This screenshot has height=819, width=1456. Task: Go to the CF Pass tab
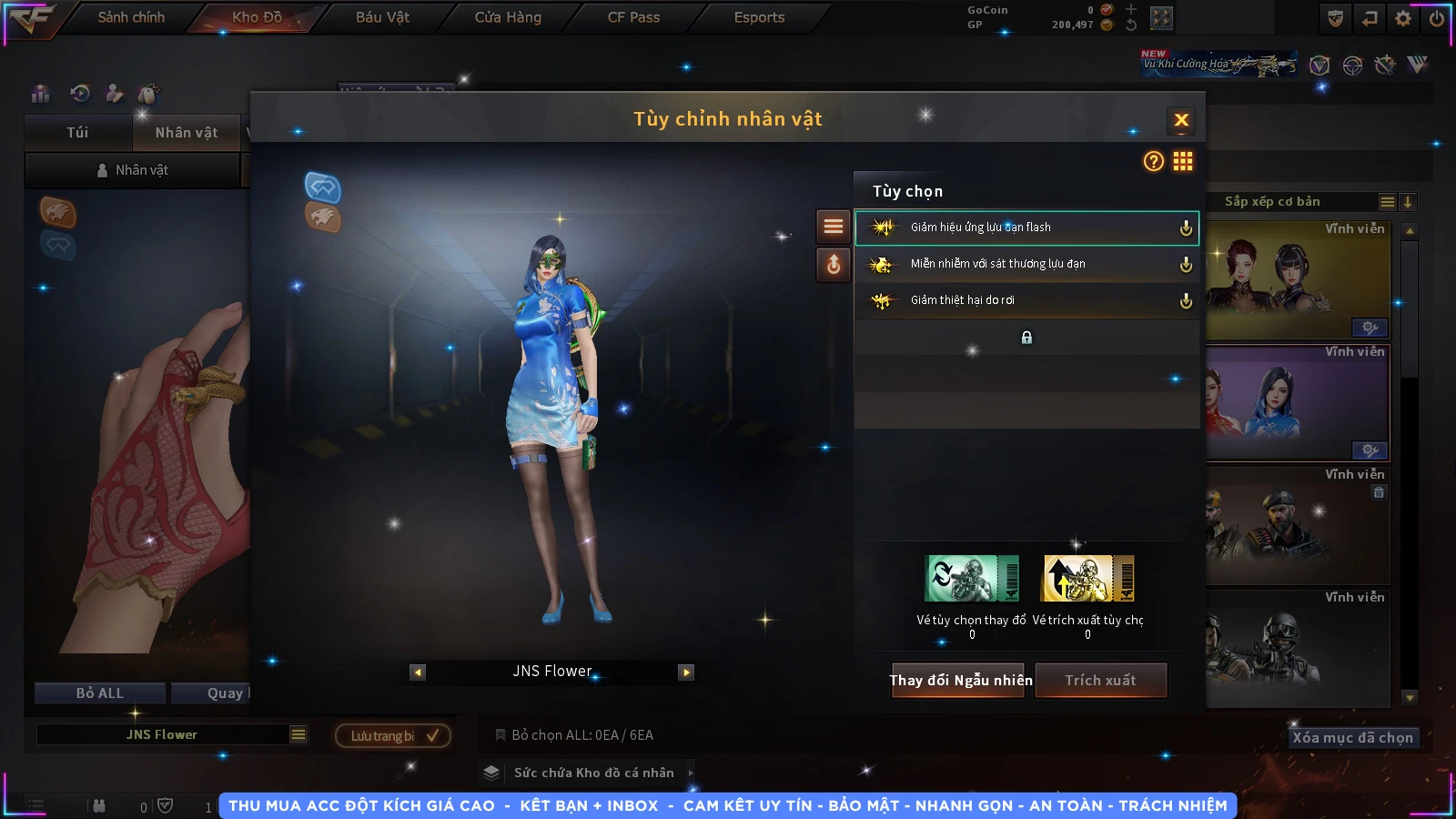point(633,17)
